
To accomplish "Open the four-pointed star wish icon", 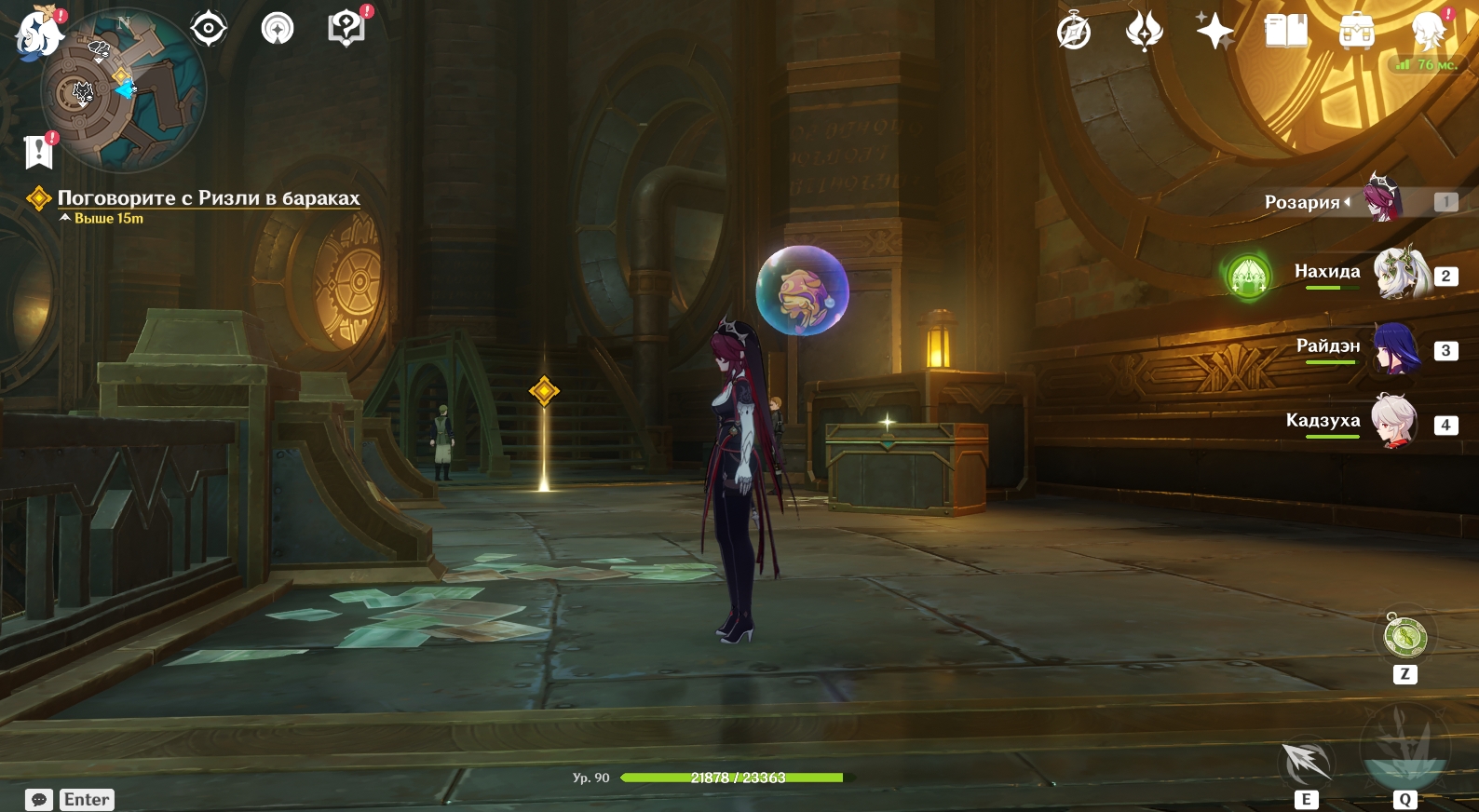I will coord(1214,32).
